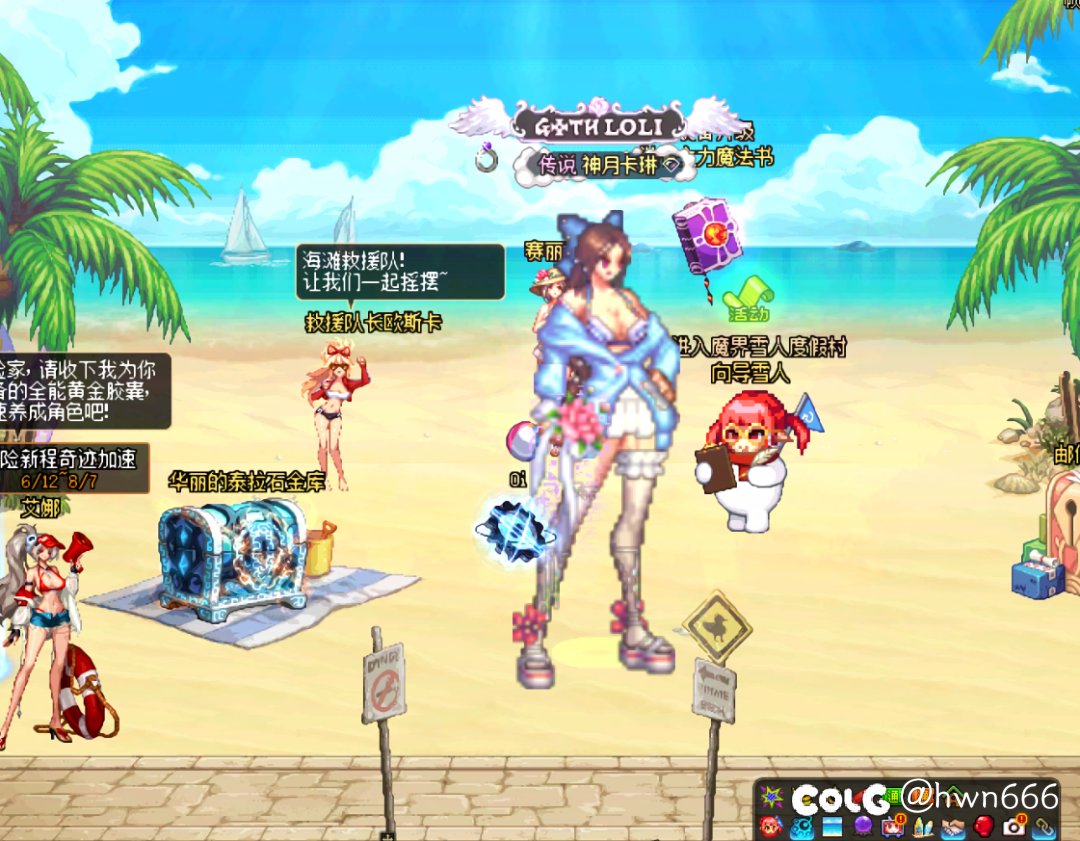Screen dimensions: 1080x841
Task: Click the chain link icon
Action: 1044,826
